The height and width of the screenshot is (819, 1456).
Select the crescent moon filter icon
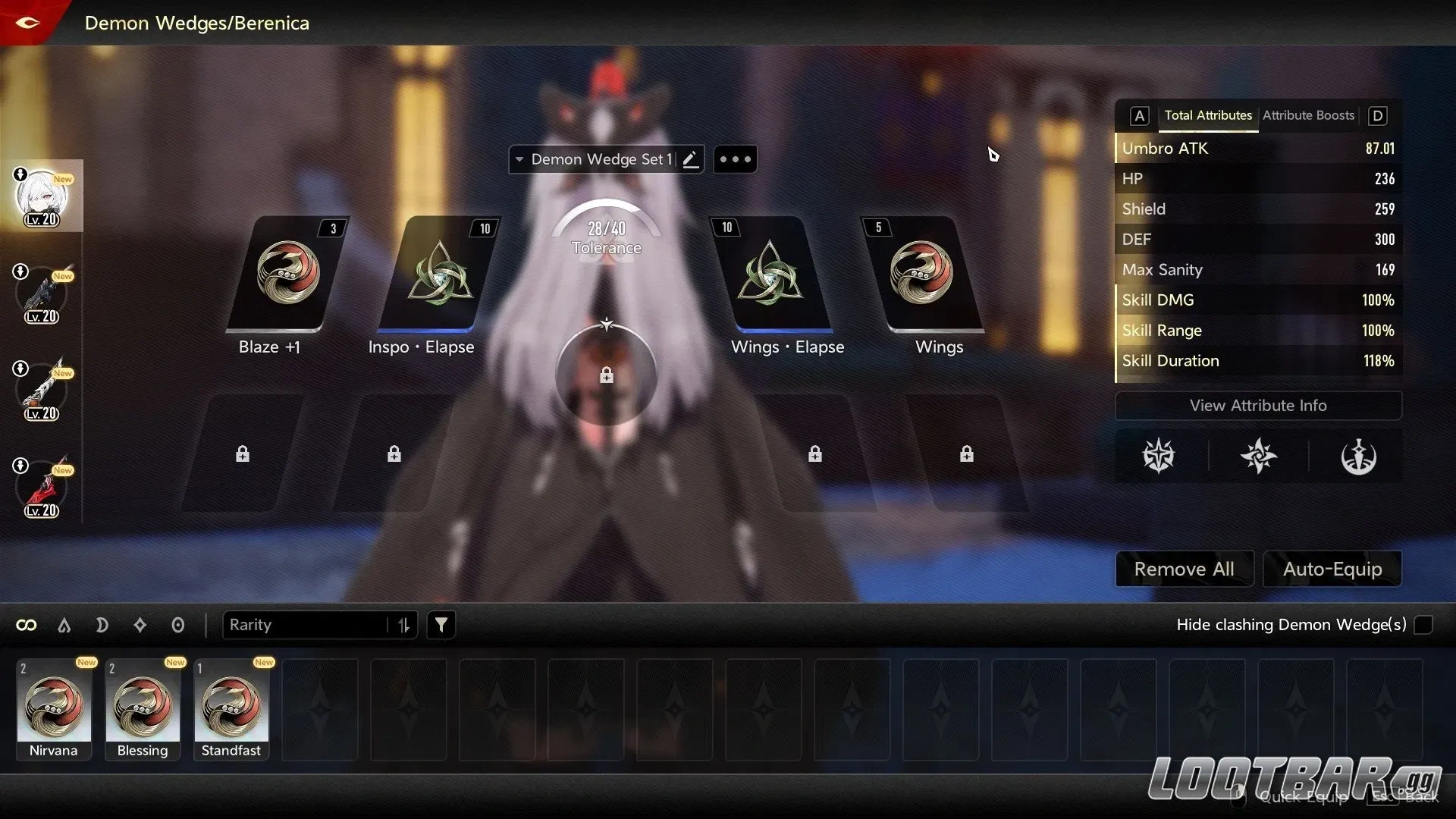pos(102,625)
